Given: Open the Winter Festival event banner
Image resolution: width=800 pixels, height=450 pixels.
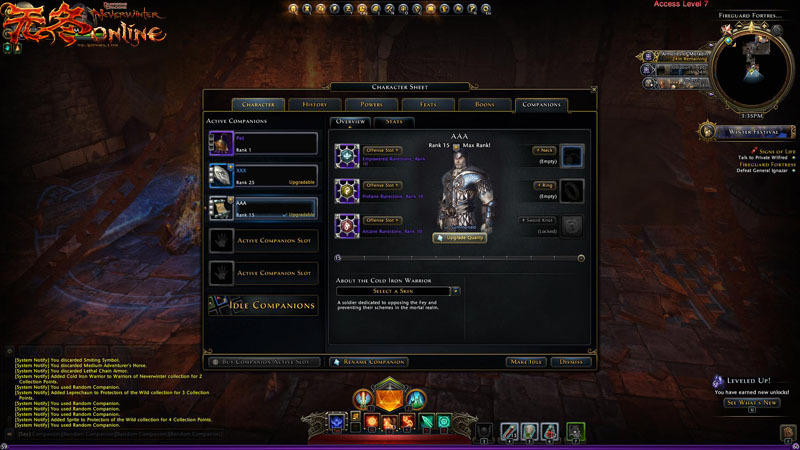Looking at the screenshot, I should point(749,132).
